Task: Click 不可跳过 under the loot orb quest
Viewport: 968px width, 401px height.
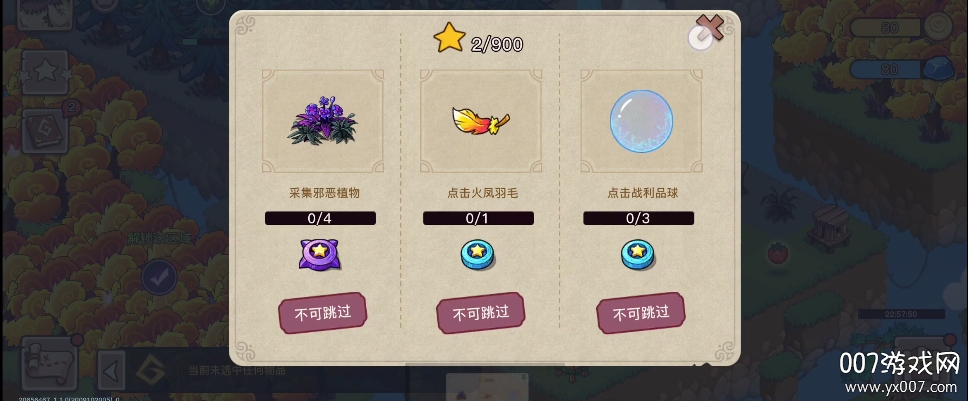Action: pyautogui.click(x=640, y=314)
